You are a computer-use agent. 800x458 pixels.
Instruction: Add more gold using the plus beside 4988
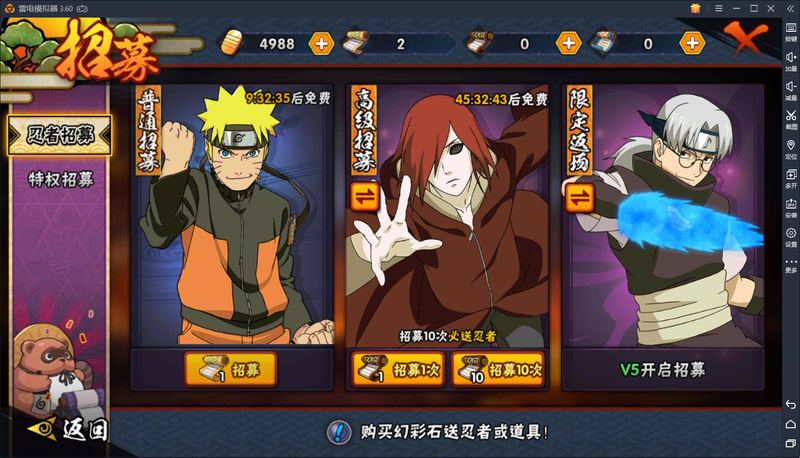click(321, 44)
